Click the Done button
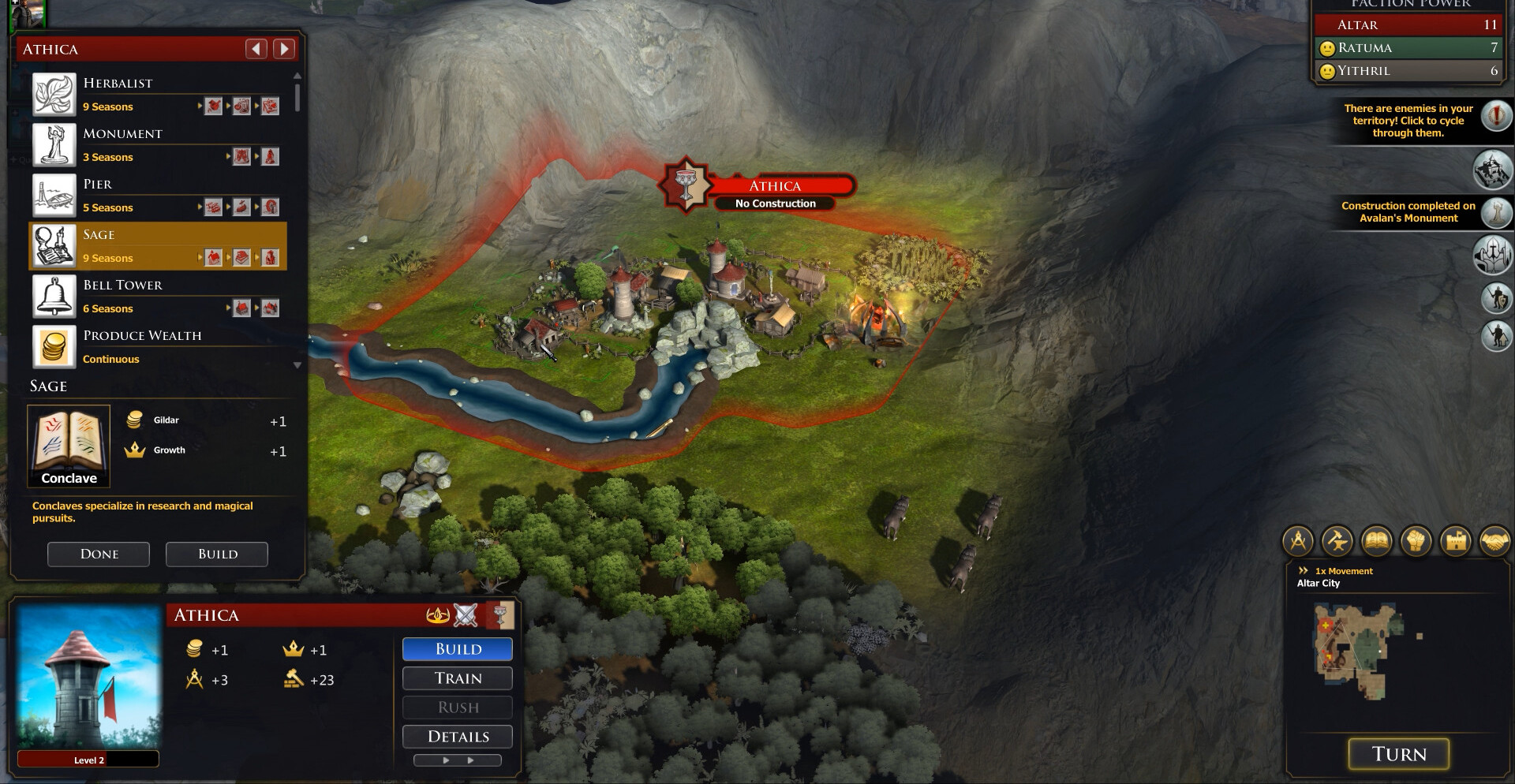 click(99, 554)
